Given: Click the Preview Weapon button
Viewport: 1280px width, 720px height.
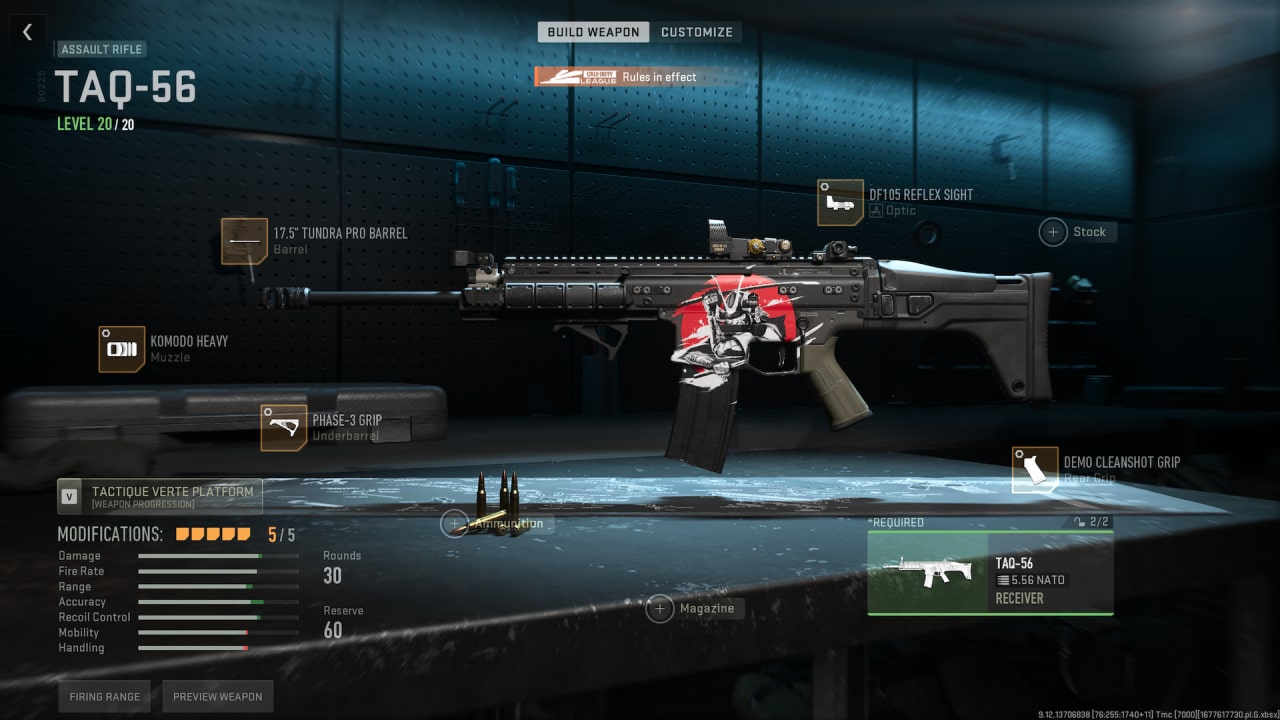Looking at the screenshot, I should [217, 697].
